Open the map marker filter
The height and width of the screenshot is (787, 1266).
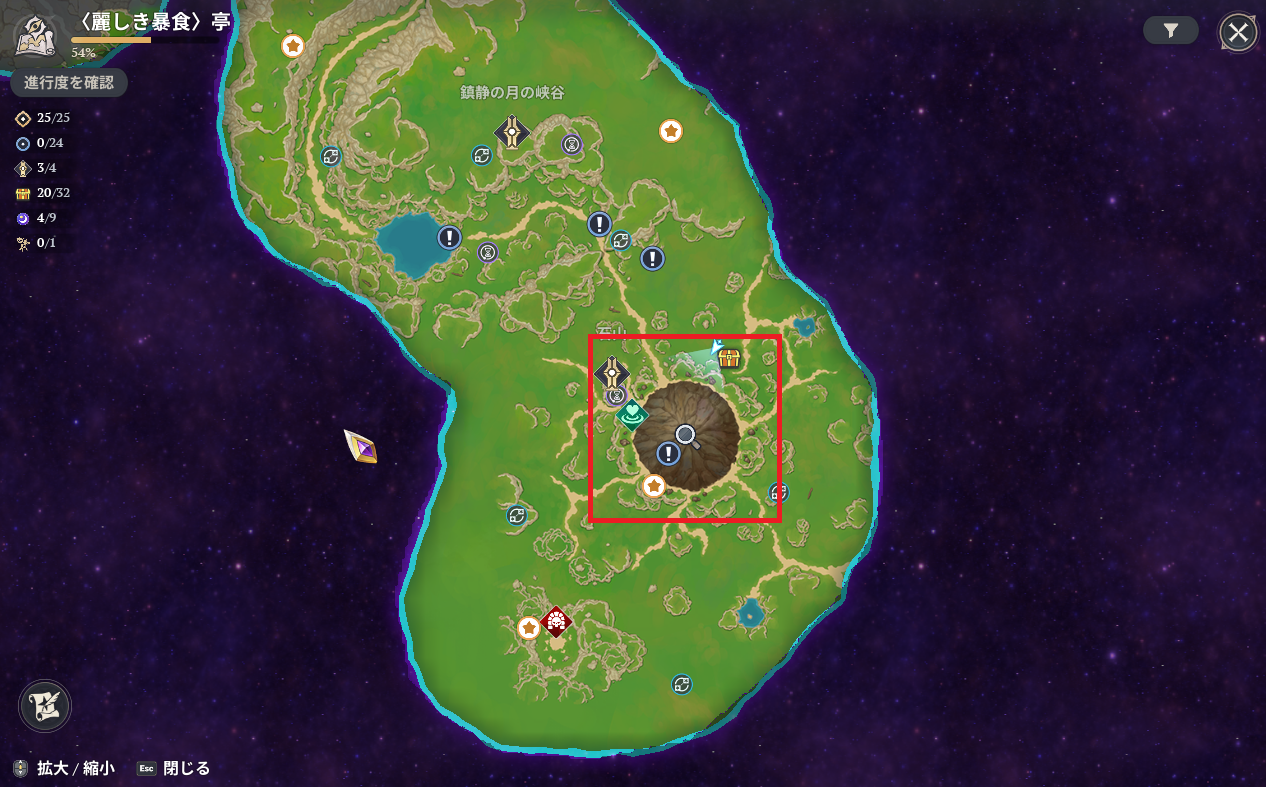pos(1170,31)
